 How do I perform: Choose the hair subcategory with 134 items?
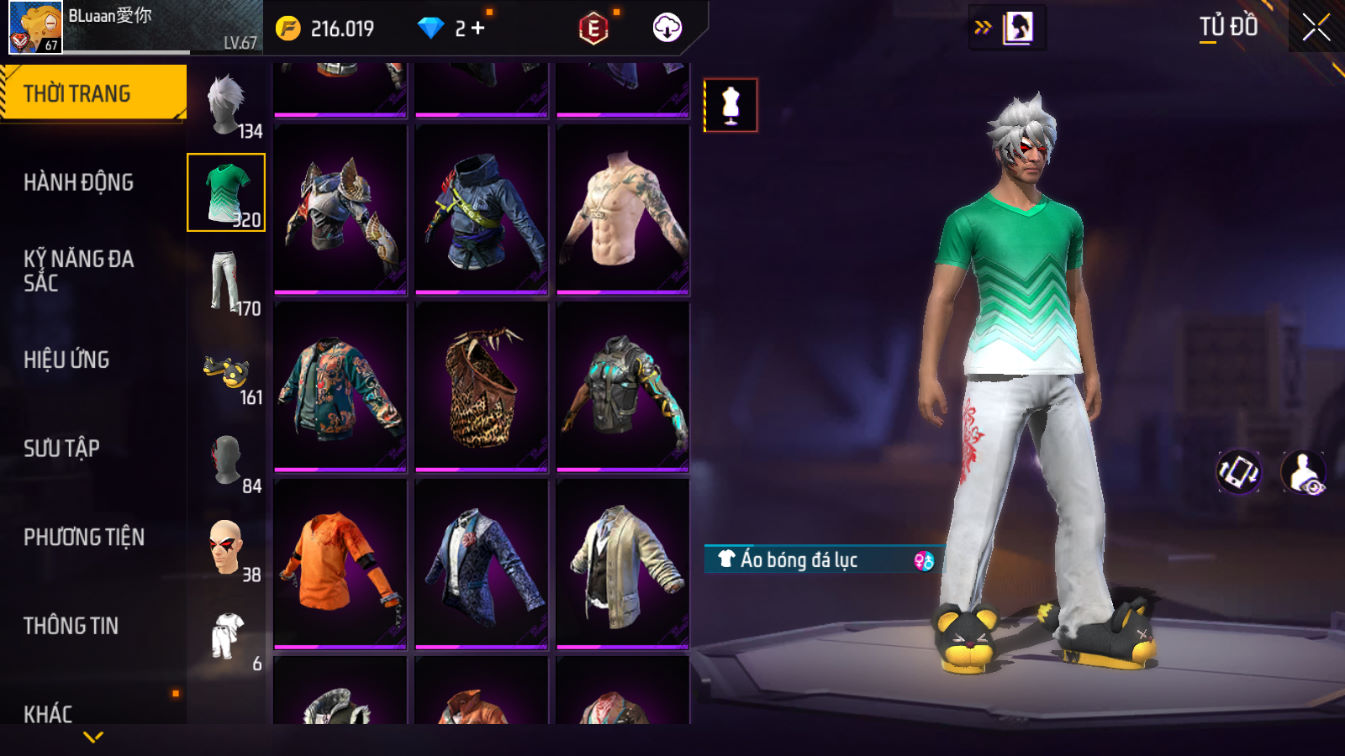click(x=227, y=105)
